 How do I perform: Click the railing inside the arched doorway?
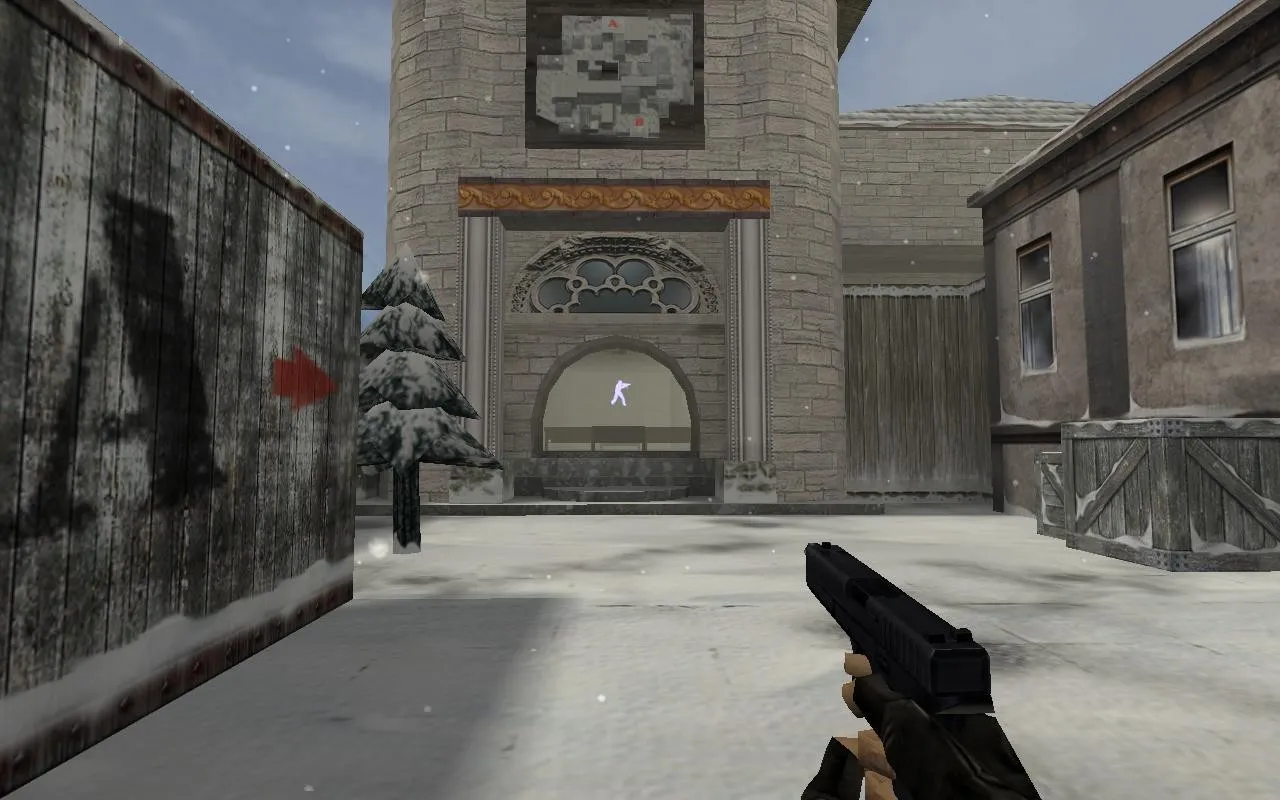point(618,437)
